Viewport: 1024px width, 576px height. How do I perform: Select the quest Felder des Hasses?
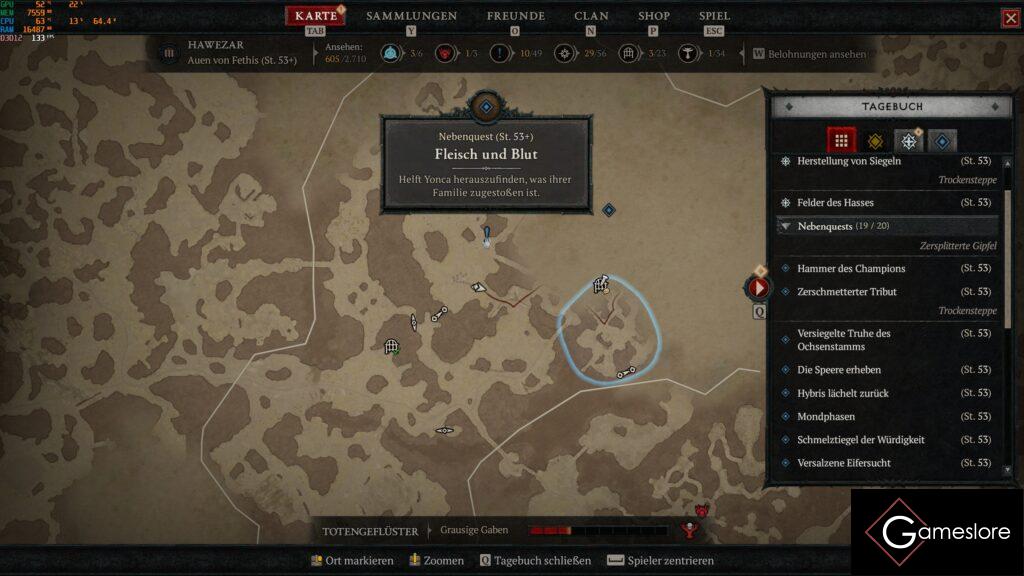pos(835,203)
